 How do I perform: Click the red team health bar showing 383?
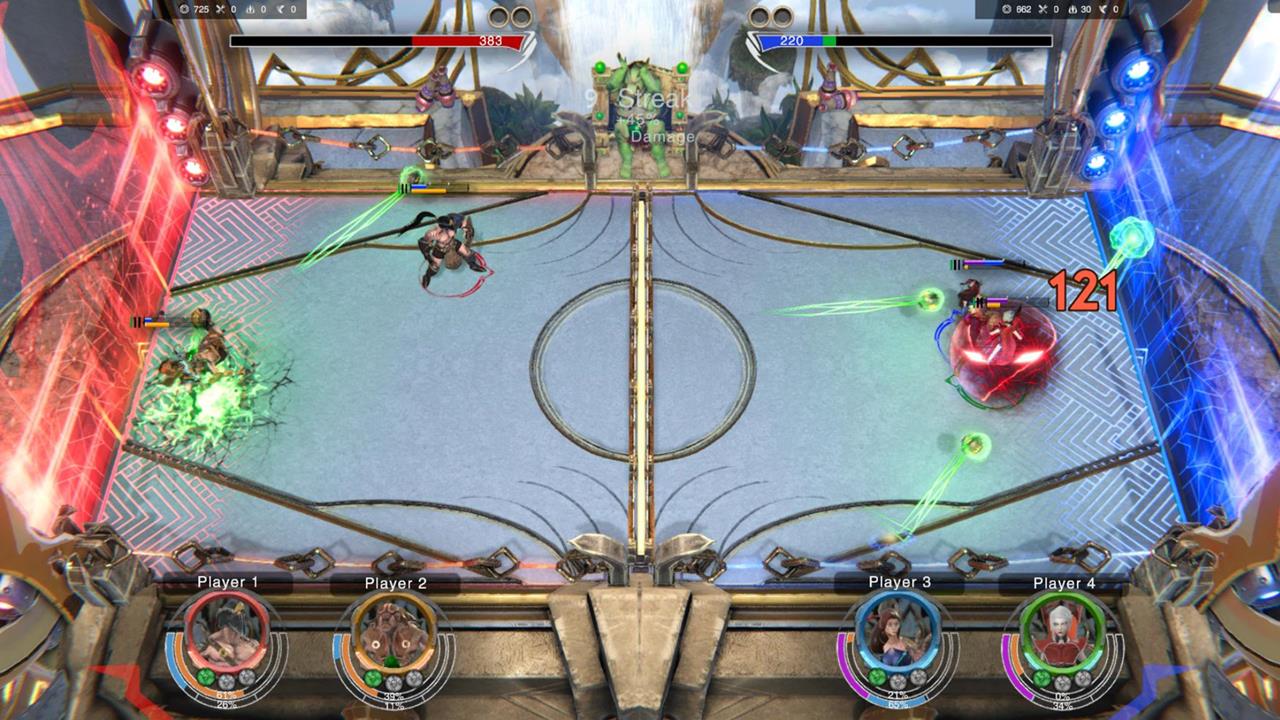[380, 43]
